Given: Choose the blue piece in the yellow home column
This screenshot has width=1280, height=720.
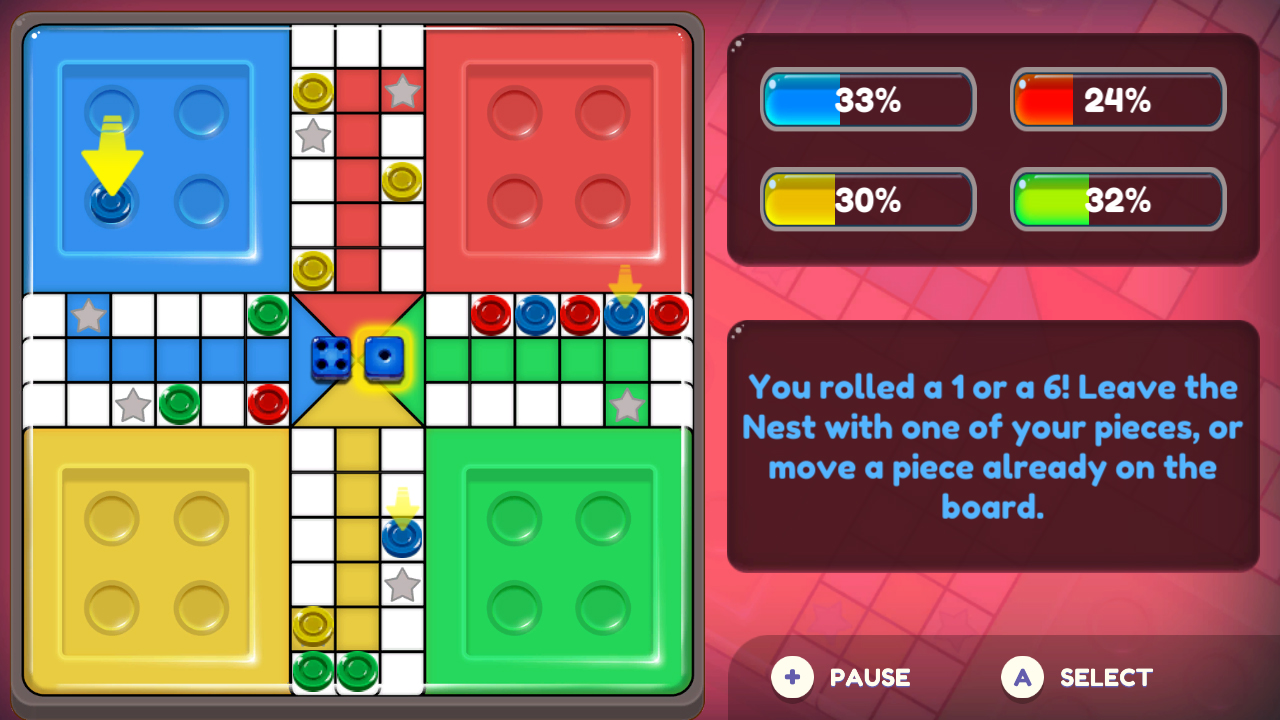Looking at the screenshot, I should 404,540.
